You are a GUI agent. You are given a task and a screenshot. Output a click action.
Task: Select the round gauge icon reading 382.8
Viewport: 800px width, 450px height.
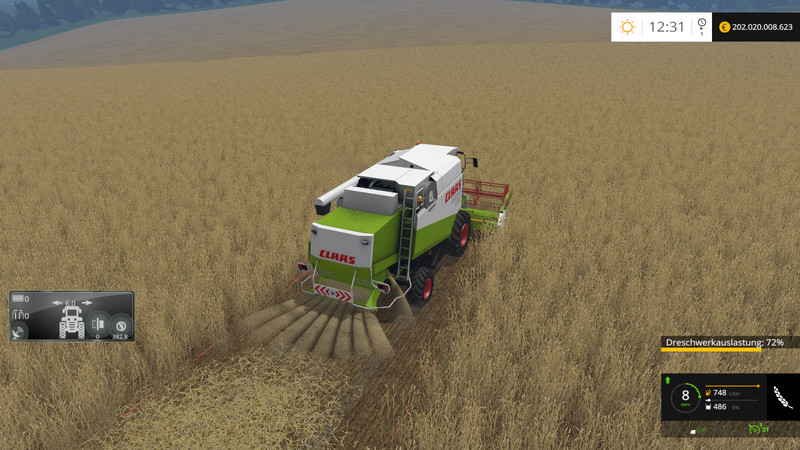coord(122,324)
